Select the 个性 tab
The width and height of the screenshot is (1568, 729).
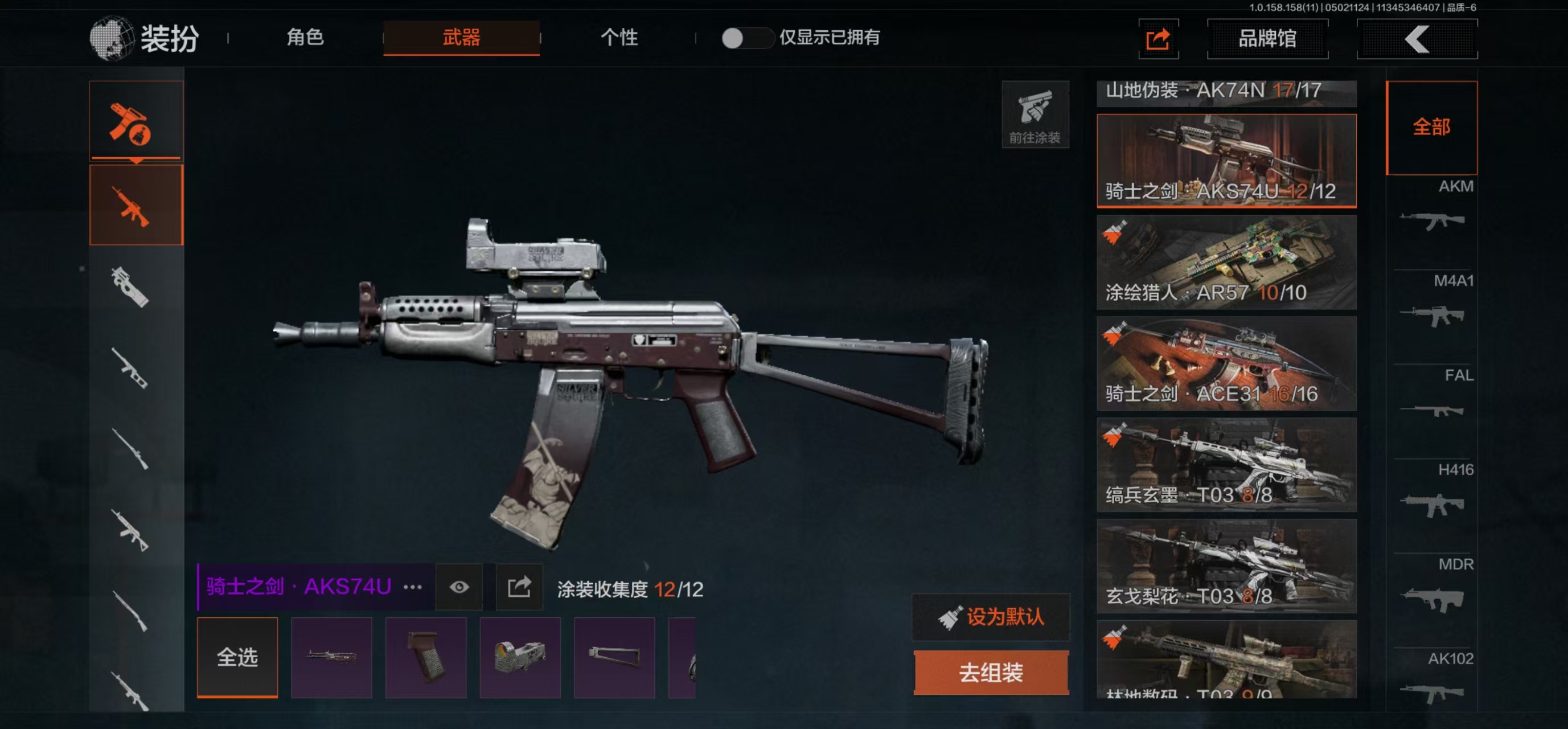tap(619, 38)
